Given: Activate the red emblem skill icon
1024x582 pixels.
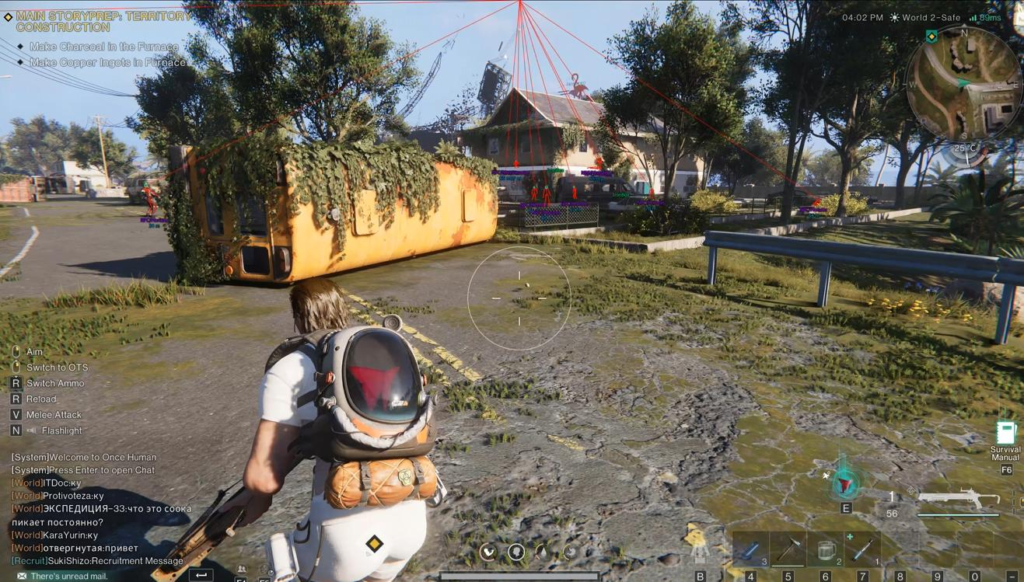Looking at the screenshot, I should tap(846, 482).
